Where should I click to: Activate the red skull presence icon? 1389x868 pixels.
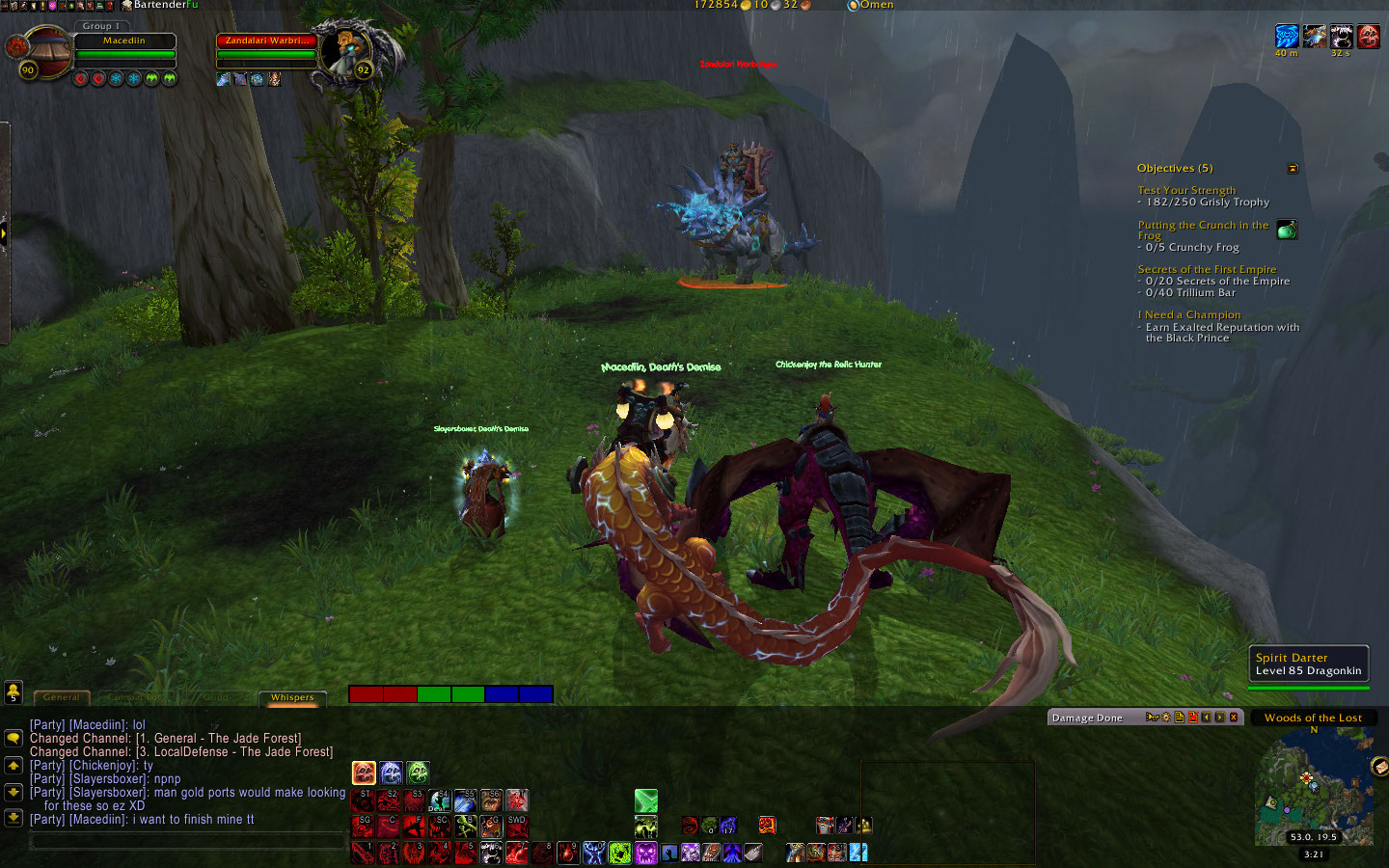point(364,773)
